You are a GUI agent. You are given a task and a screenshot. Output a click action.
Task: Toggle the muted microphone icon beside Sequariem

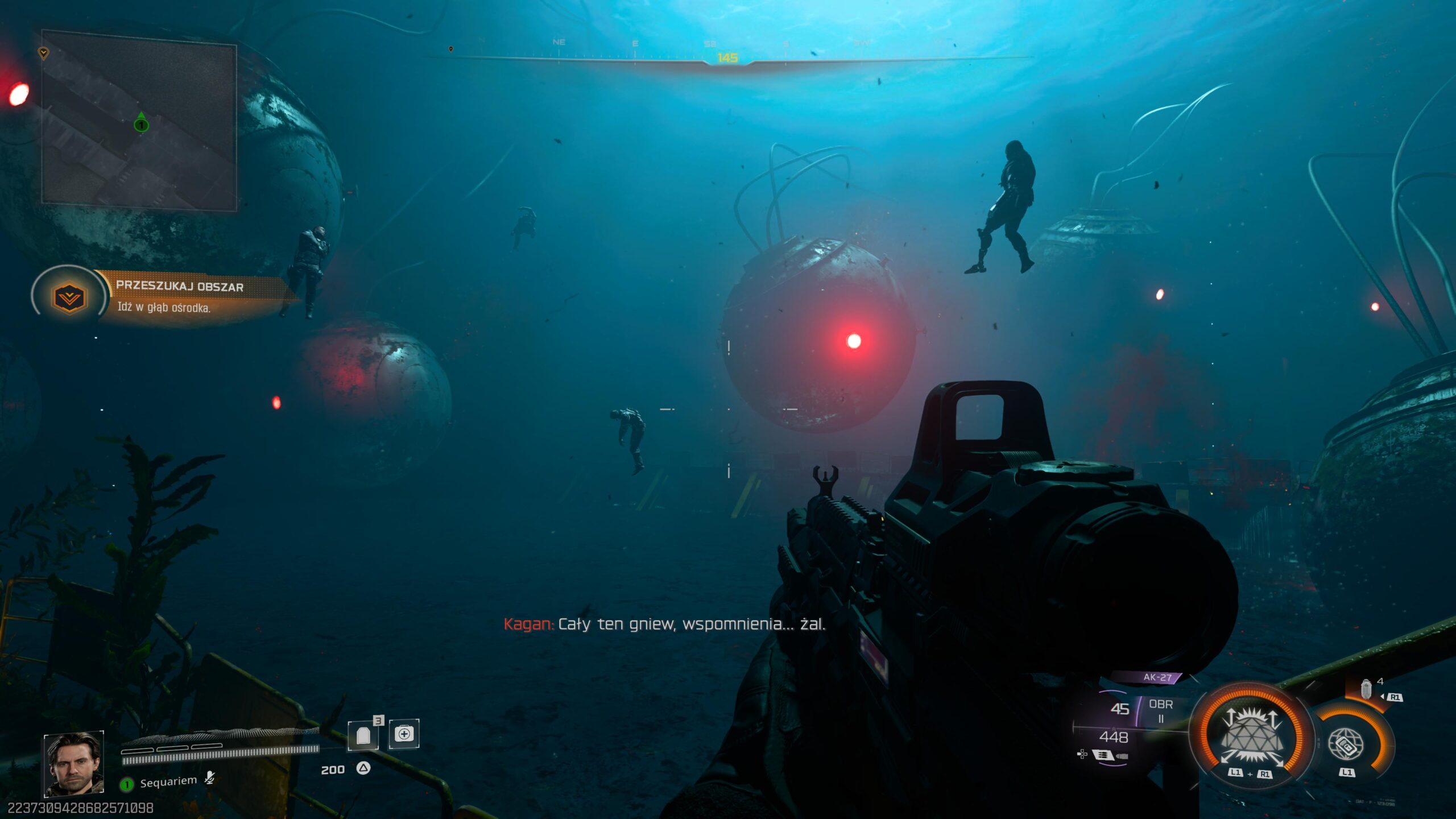(210, 777)
